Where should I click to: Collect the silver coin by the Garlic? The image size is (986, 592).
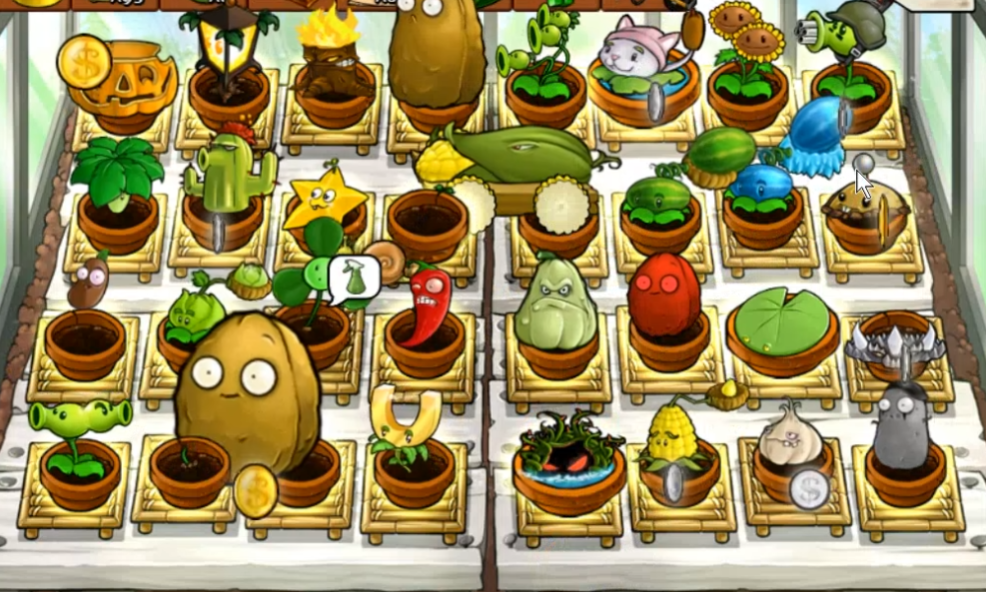(x=809, y=489)
